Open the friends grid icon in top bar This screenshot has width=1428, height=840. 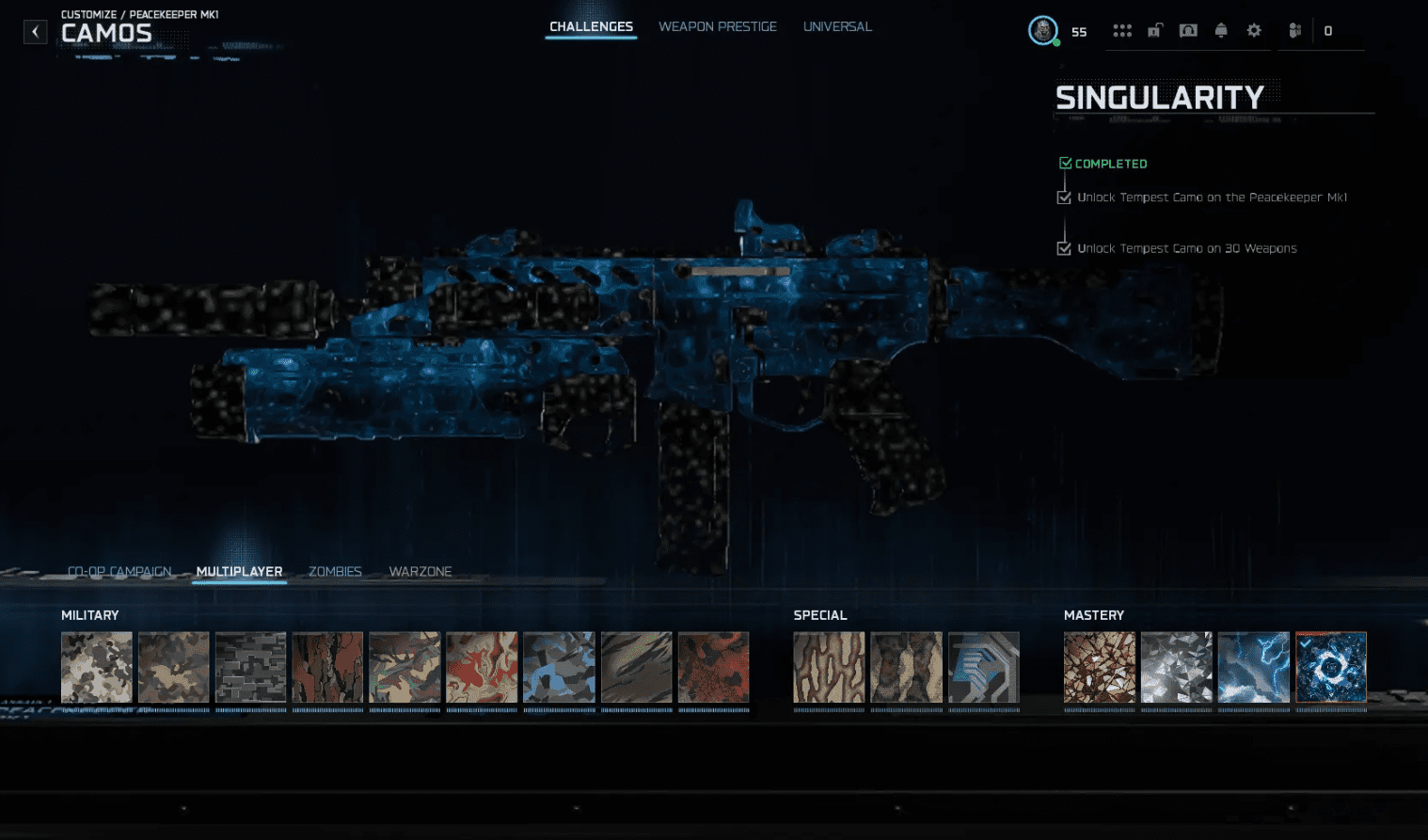click(1122, 30)
